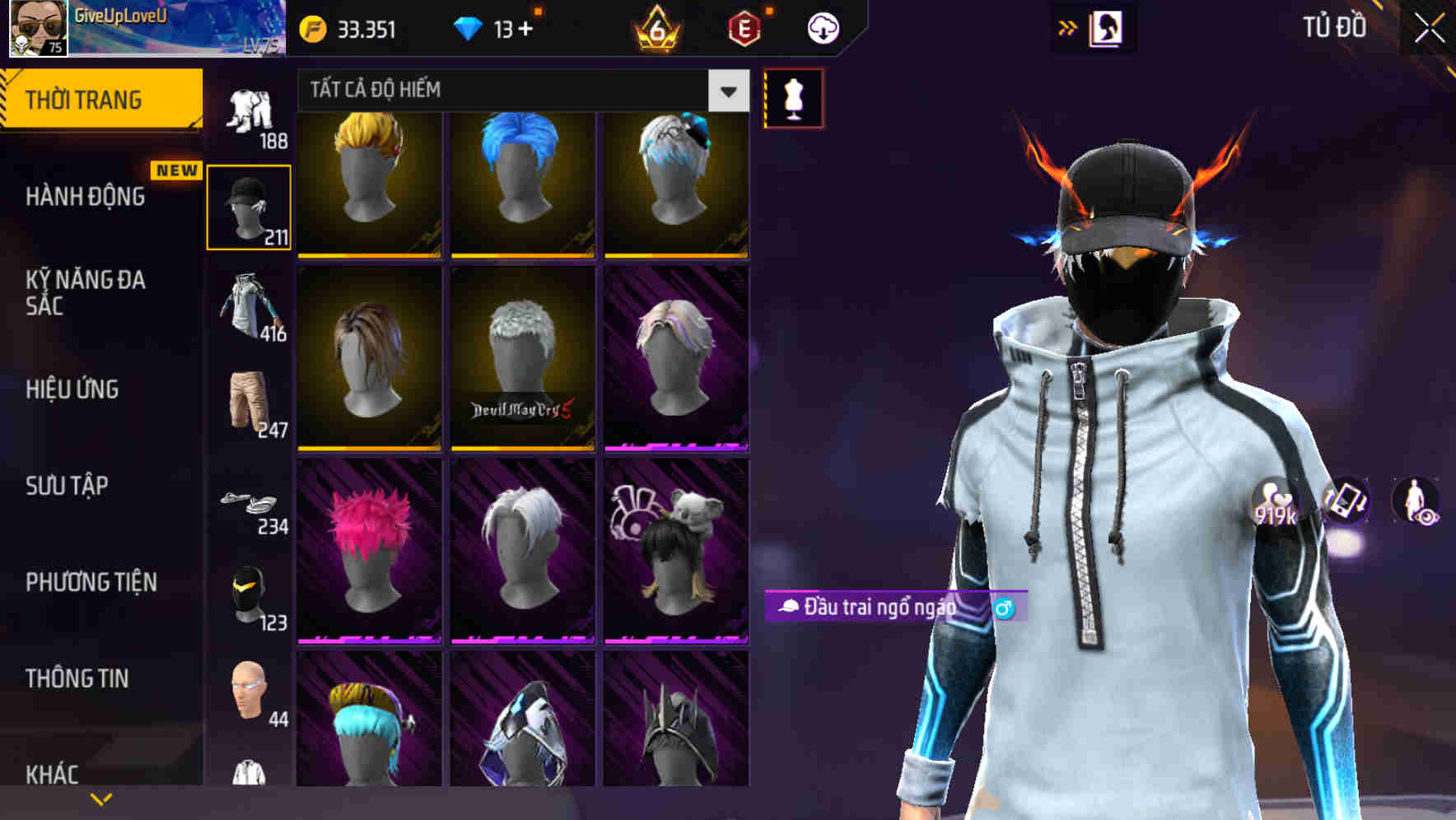1456x820 pixels.
Task: Click the 919k likes heart icon
Action: [1276, 502]
